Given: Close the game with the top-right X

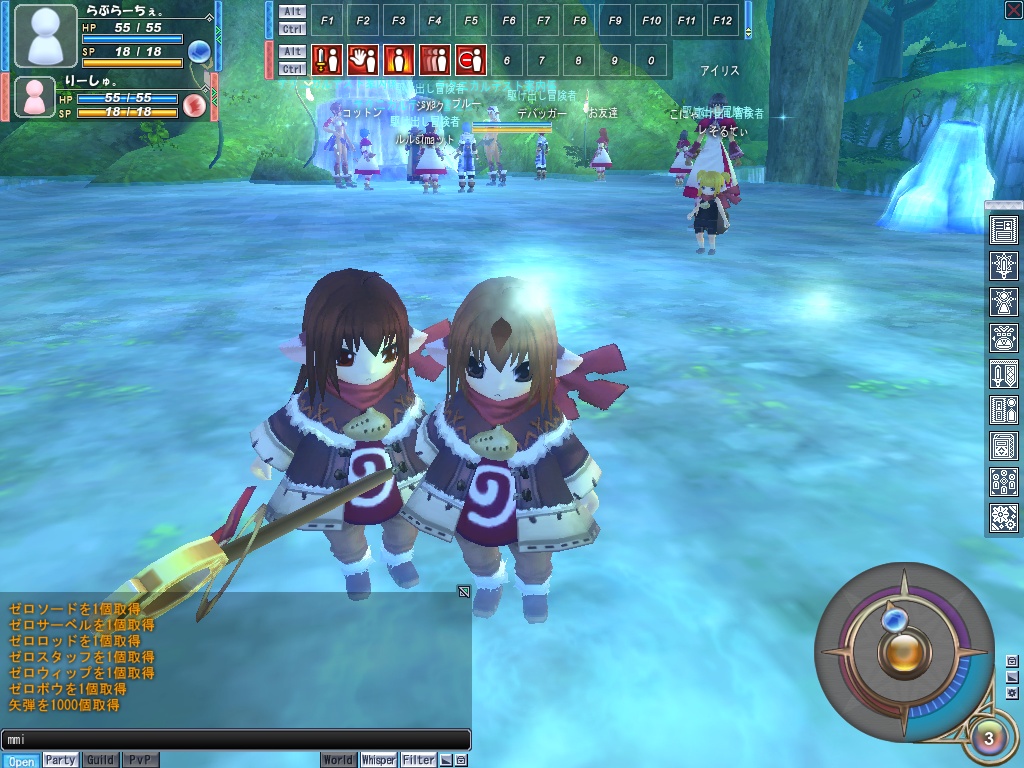Looking at the screenshot, I should pos(1012,10).
